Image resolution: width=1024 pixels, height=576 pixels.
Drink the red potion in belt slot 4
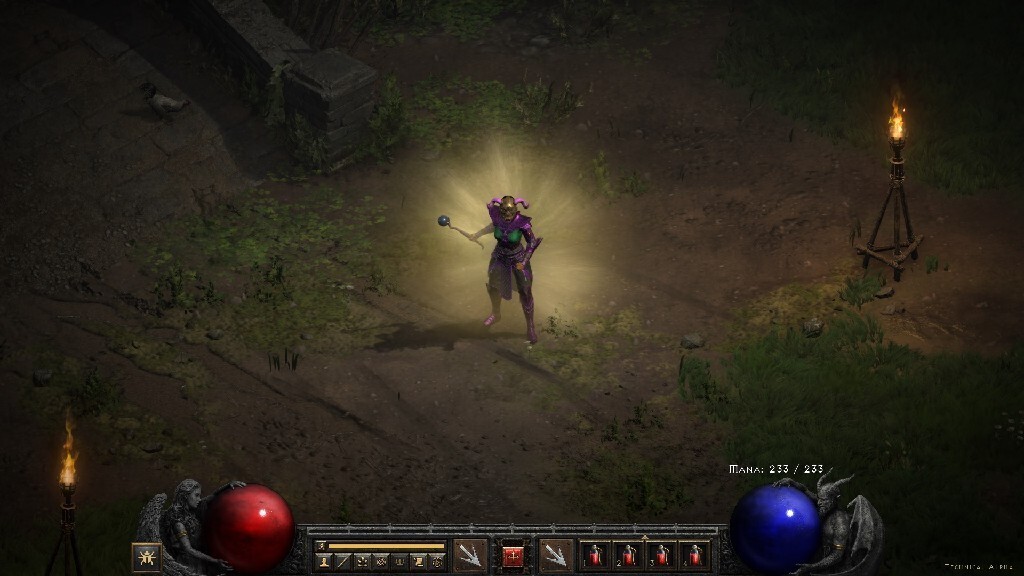coord(693,555)
